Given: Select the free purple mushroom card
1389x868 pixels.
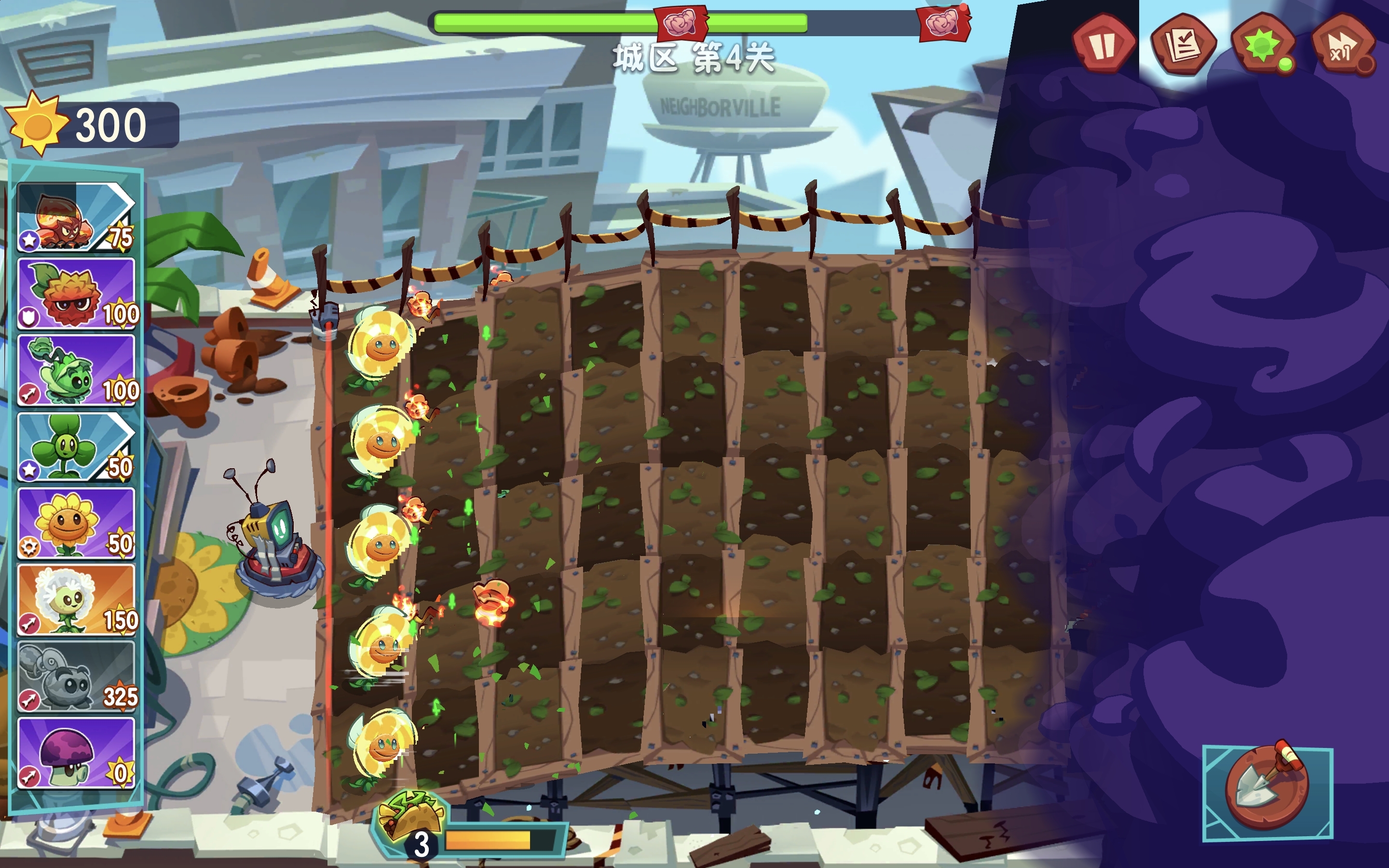Looking at the screenshot, I should coord(76,753).
